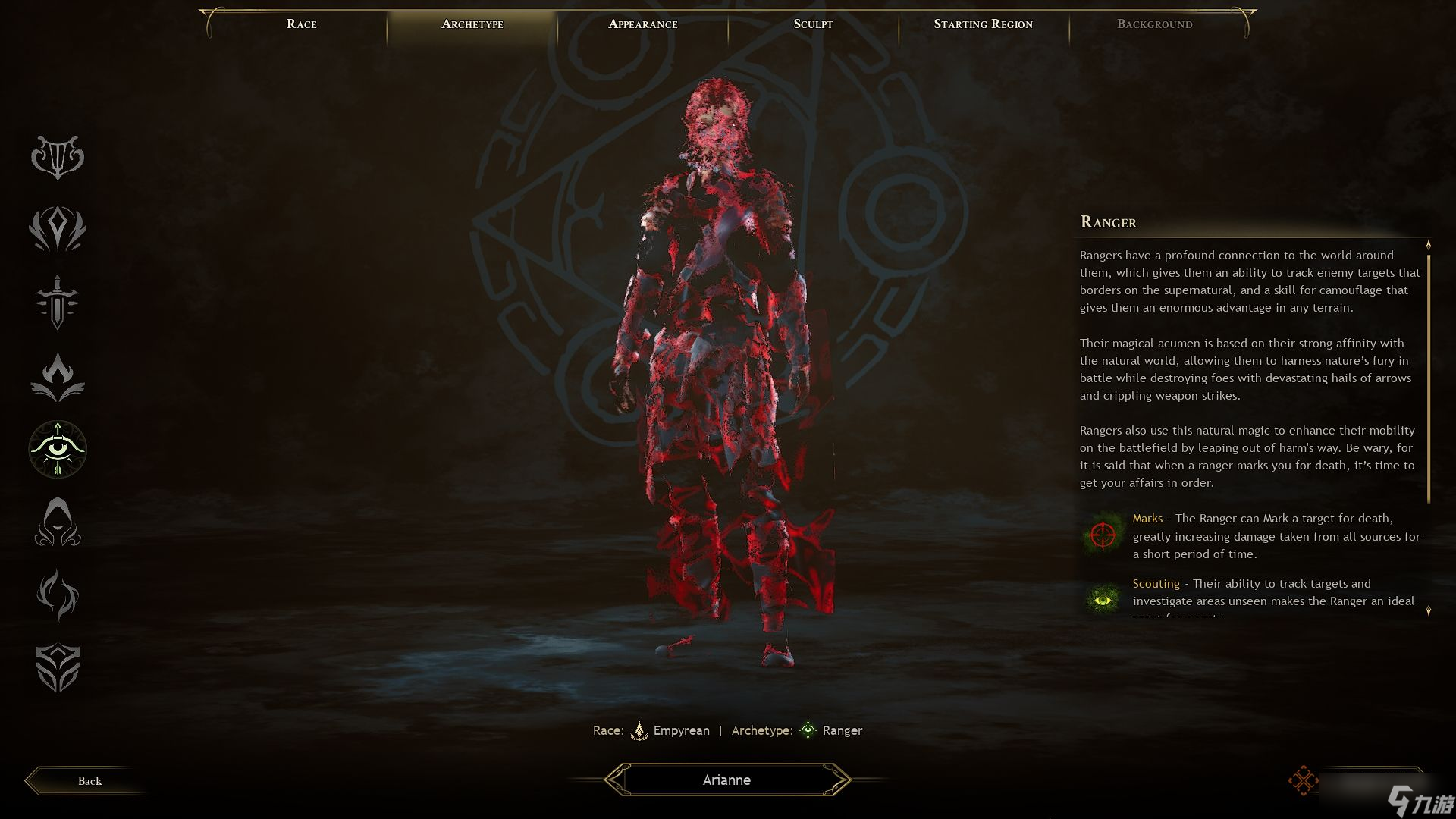1456x819 pixels.
Task: Open the Appearance tab
Action: pos(643,24)
